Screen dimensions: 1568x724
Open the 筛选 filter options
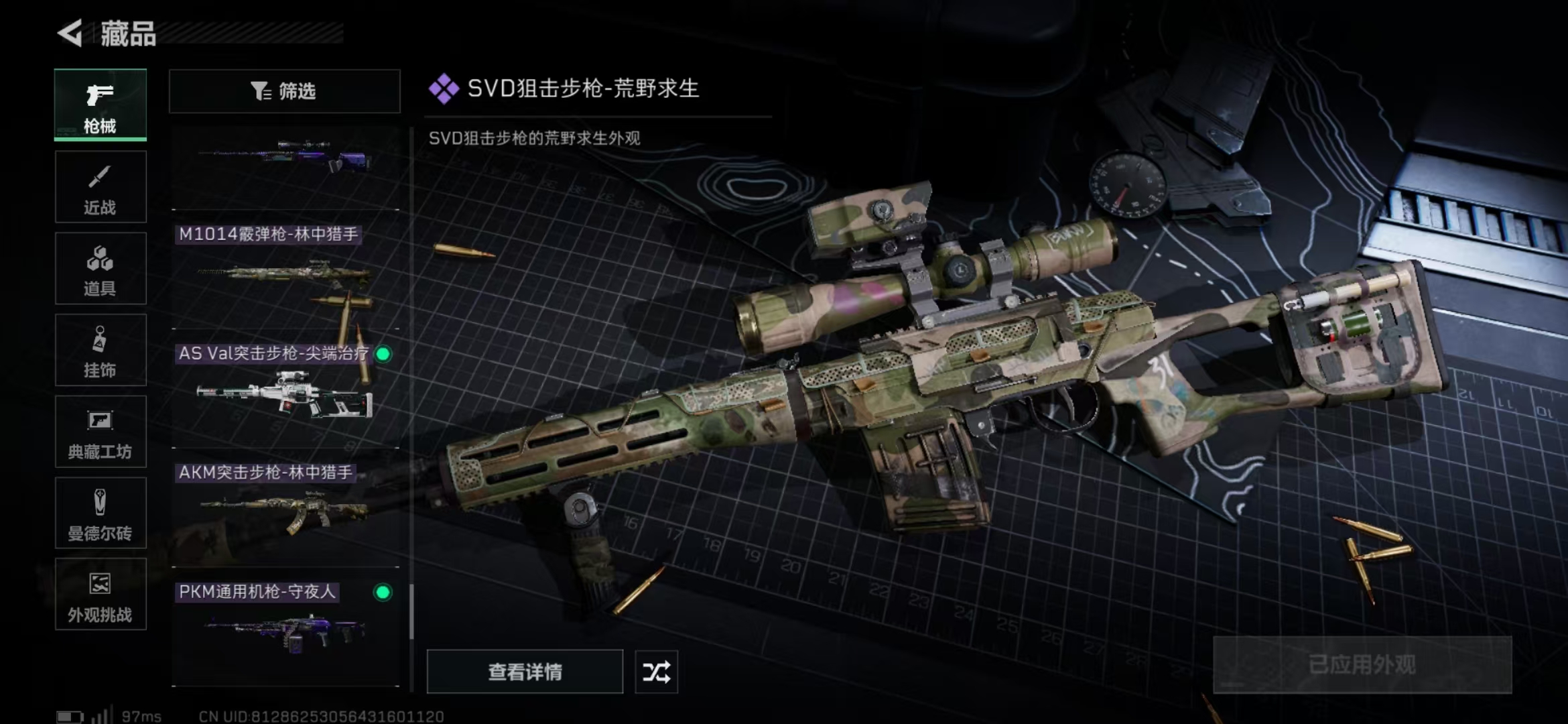(x=284, y=90)
